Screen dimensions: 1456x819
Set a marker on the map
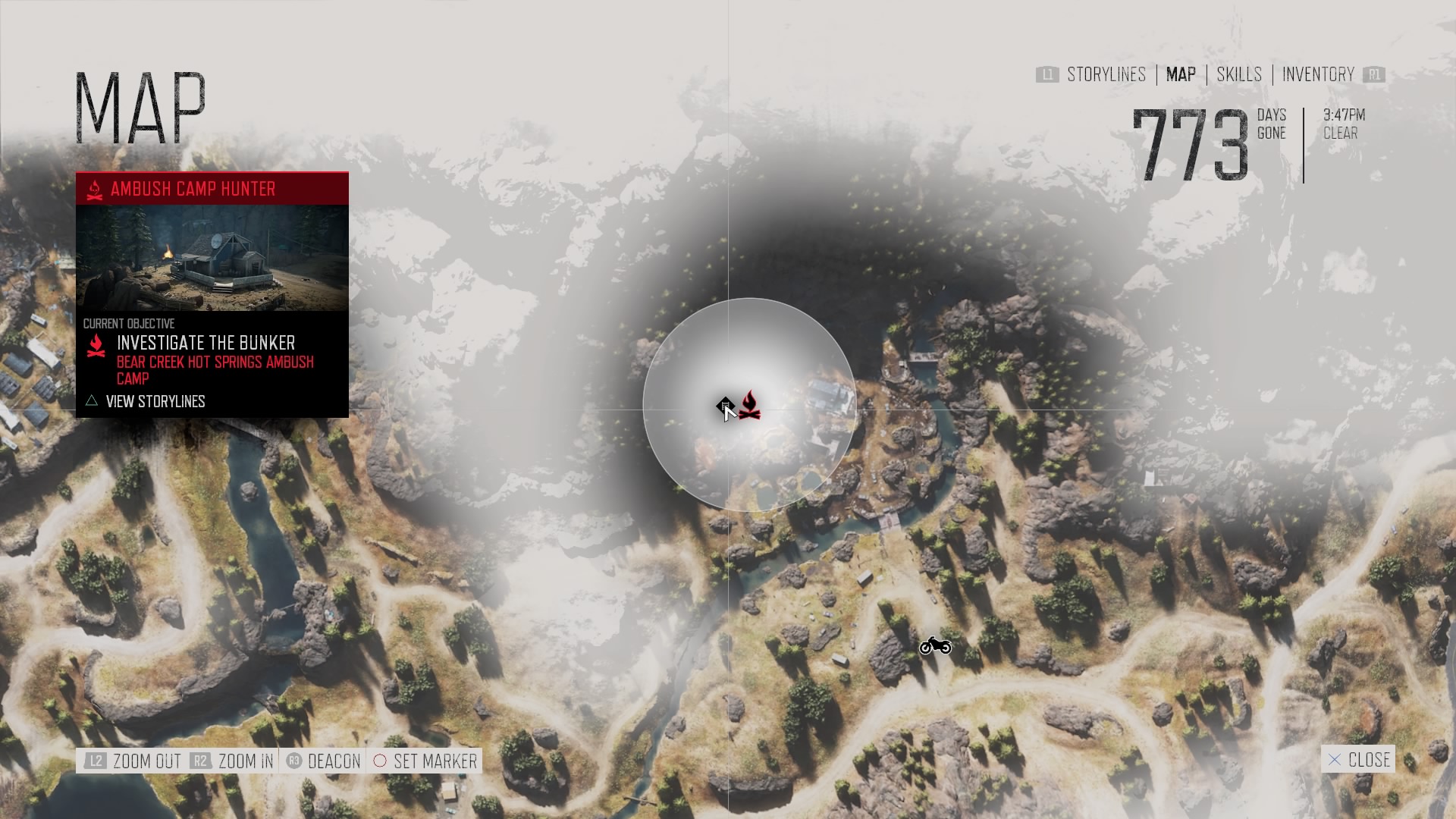425,761
